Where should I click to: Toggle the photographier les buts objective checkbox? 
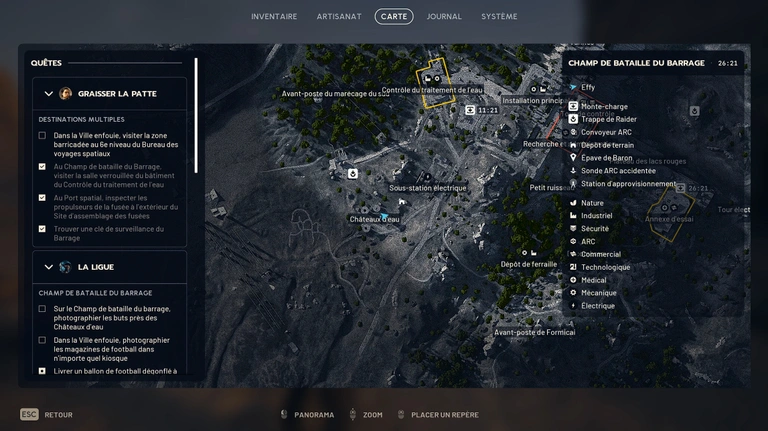pyautogui.click(x=42, y=309)
